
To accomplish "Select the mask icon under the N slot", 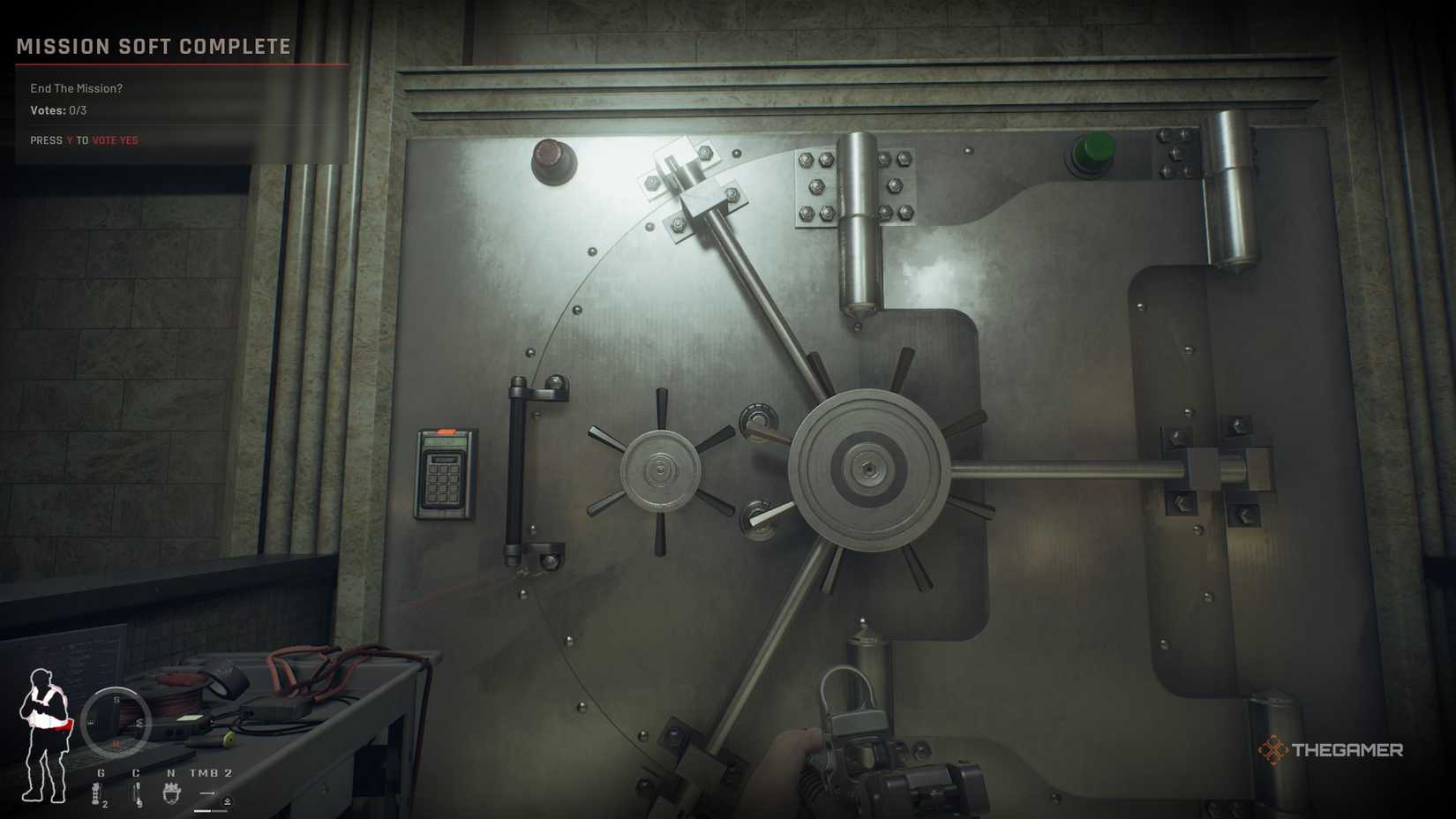I will click(171, 793).
